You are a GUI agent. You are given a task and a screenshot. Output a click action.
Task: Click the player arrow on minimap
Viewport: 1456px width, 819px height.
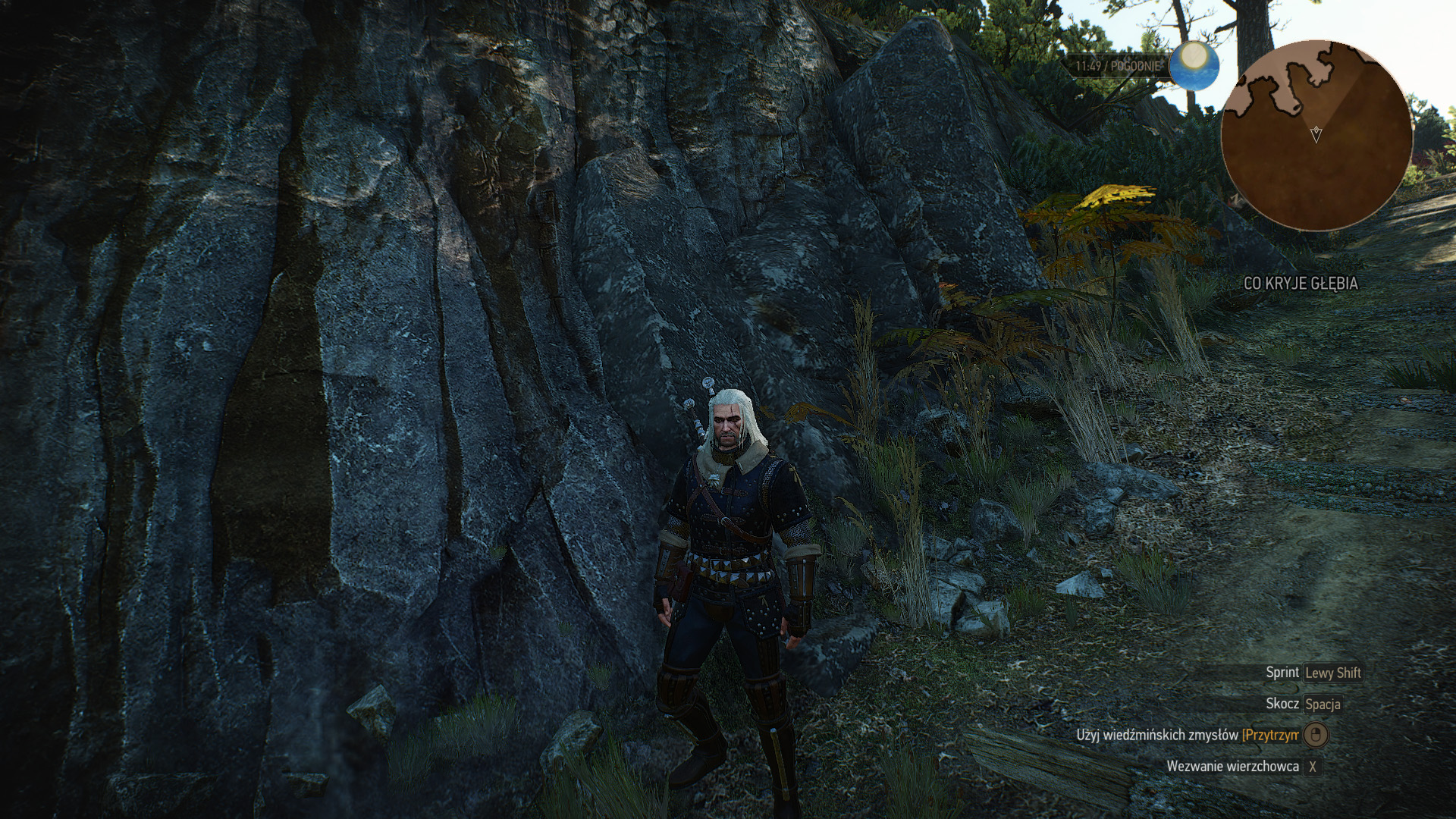click(1316, 135)
